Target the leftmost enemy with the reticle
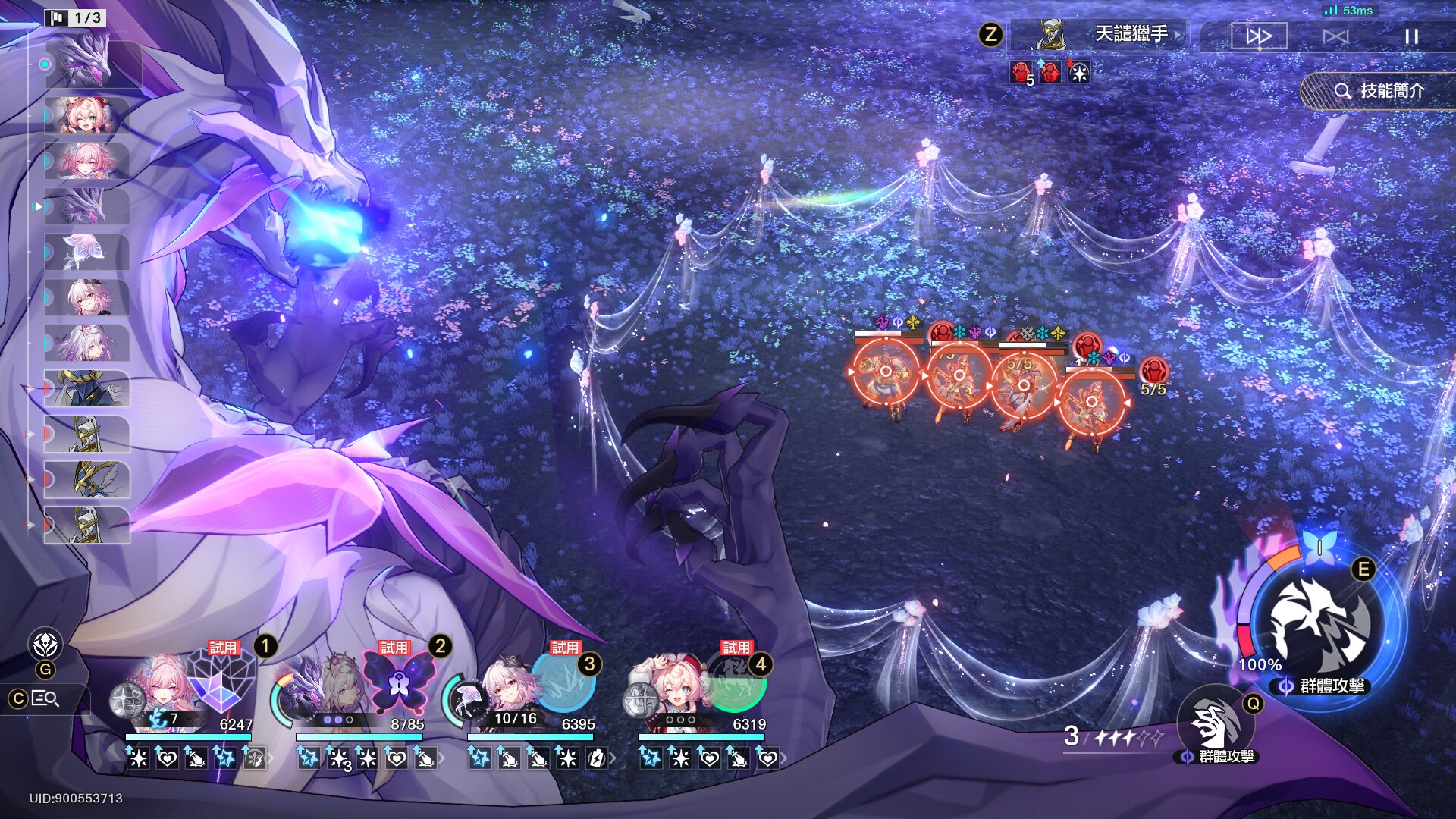Viewport: 1456px width, 819px height. 885,372
